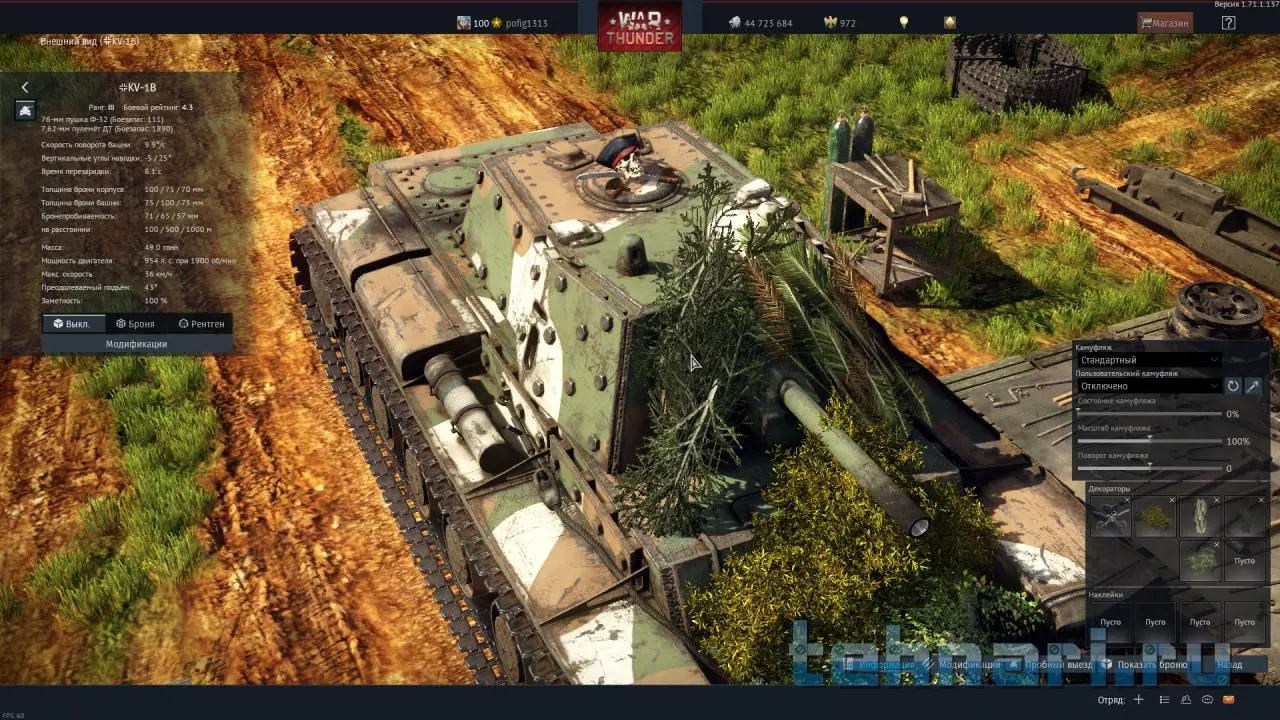Click the refresh user camouflage button
The width and height of the screenshot is (1280, 720).
tap(1233, 386)
